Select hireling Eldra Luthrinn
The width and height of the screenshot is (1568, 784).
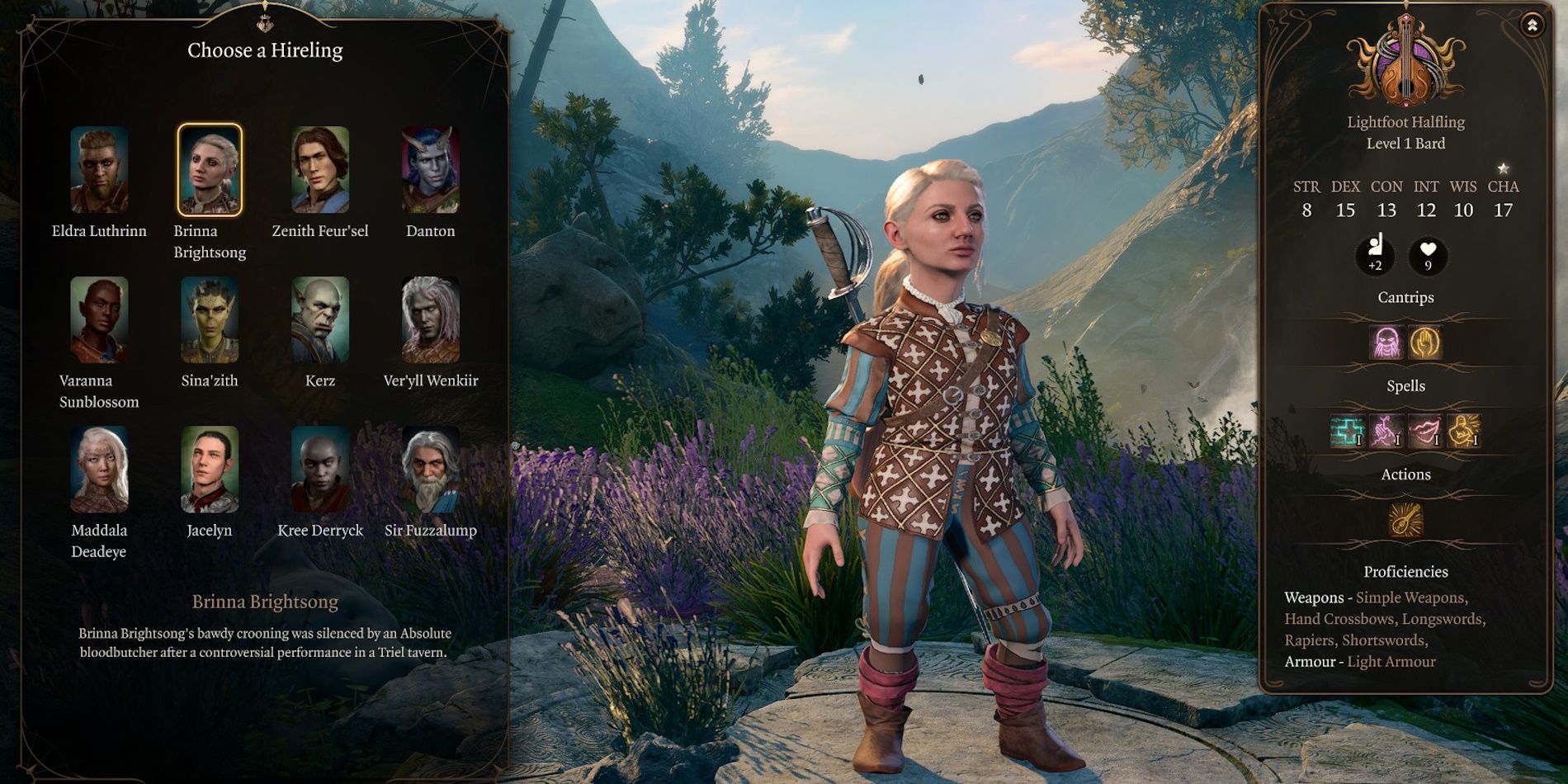point(99,170)
